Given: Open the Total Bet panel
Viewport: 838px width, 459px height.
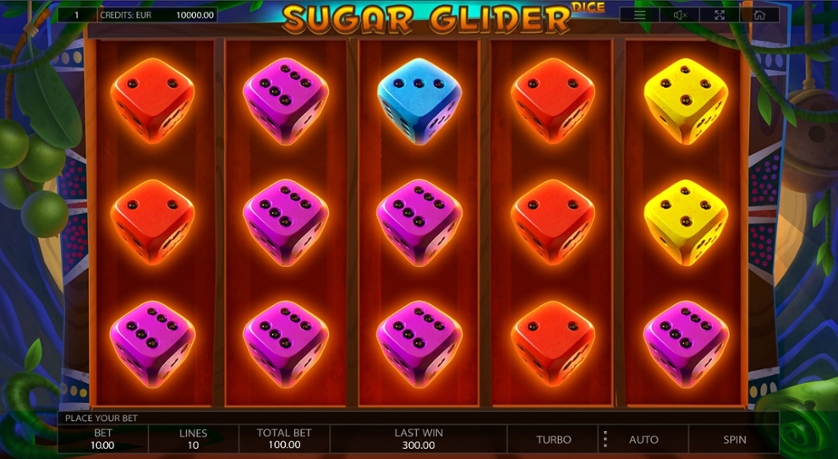Looking at the screenshot, I should coord(284,439).
